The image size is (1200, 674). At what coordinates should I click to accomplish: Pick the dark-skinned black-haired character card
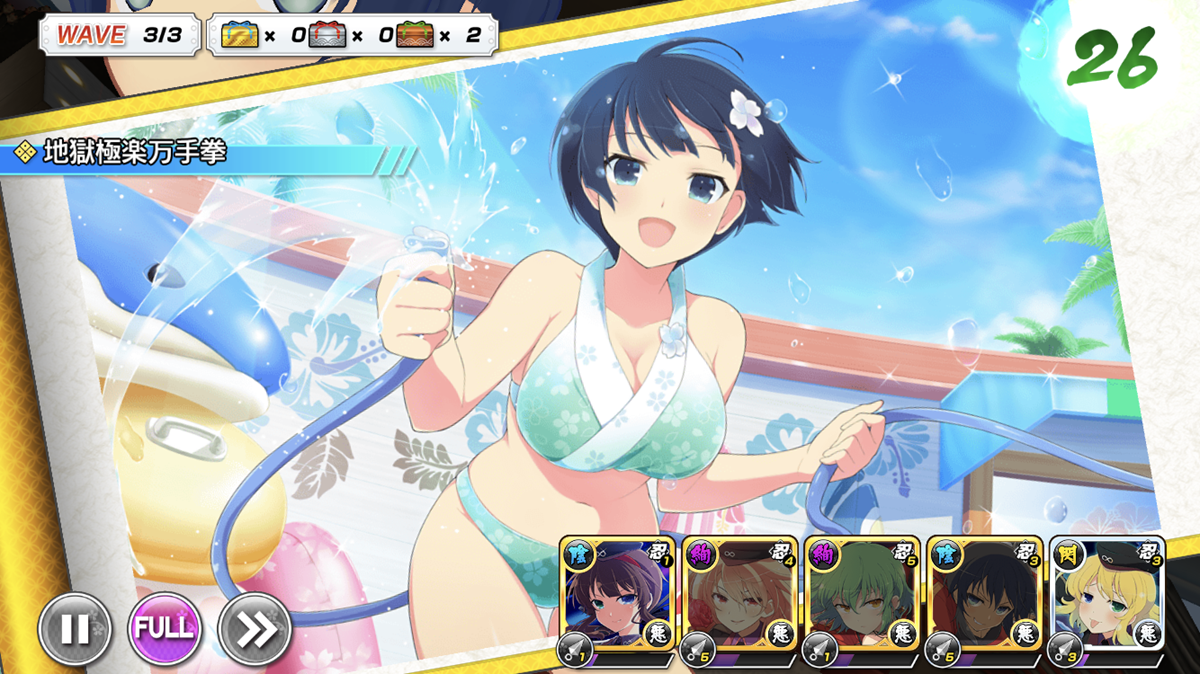[x=984, y=596]
